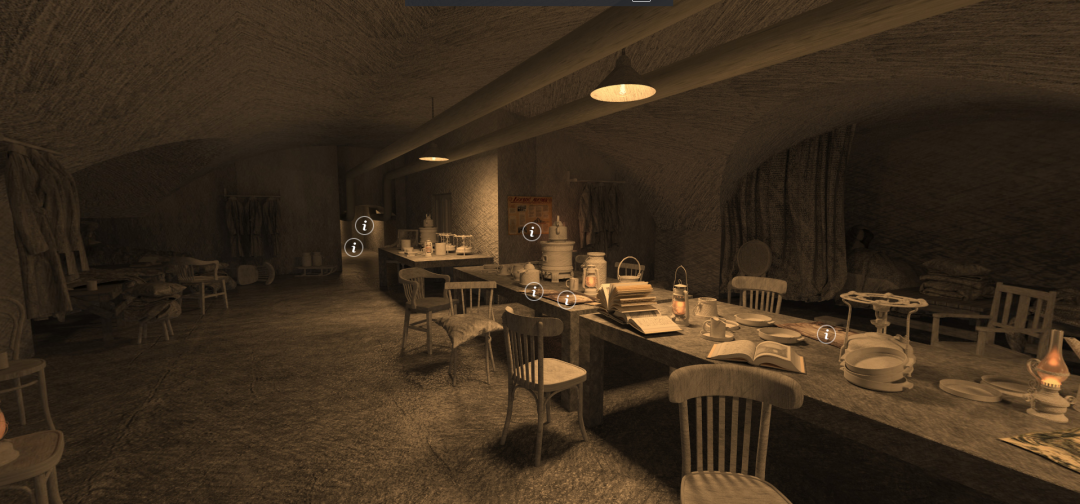Show info for the teapot on the table
The height and width of the screenshot is (504, 1080).
point(534,291)
